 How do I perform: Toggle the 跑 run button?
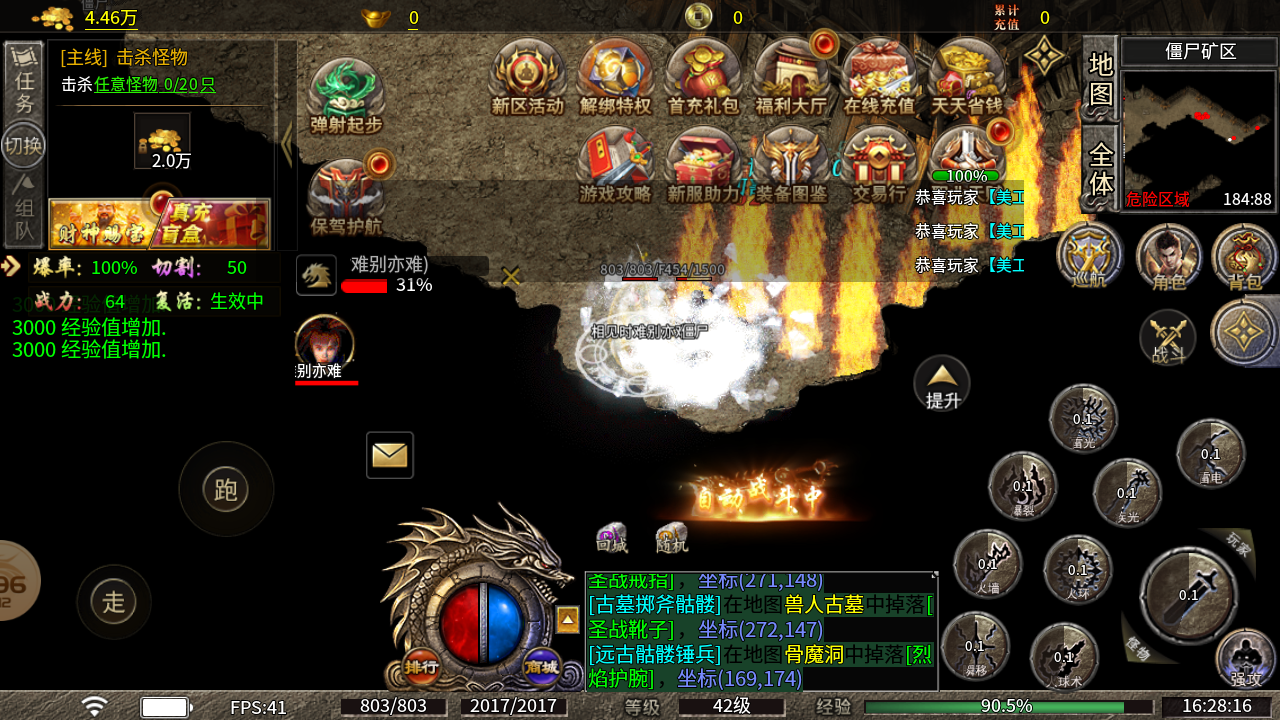(x=226, y=489)
